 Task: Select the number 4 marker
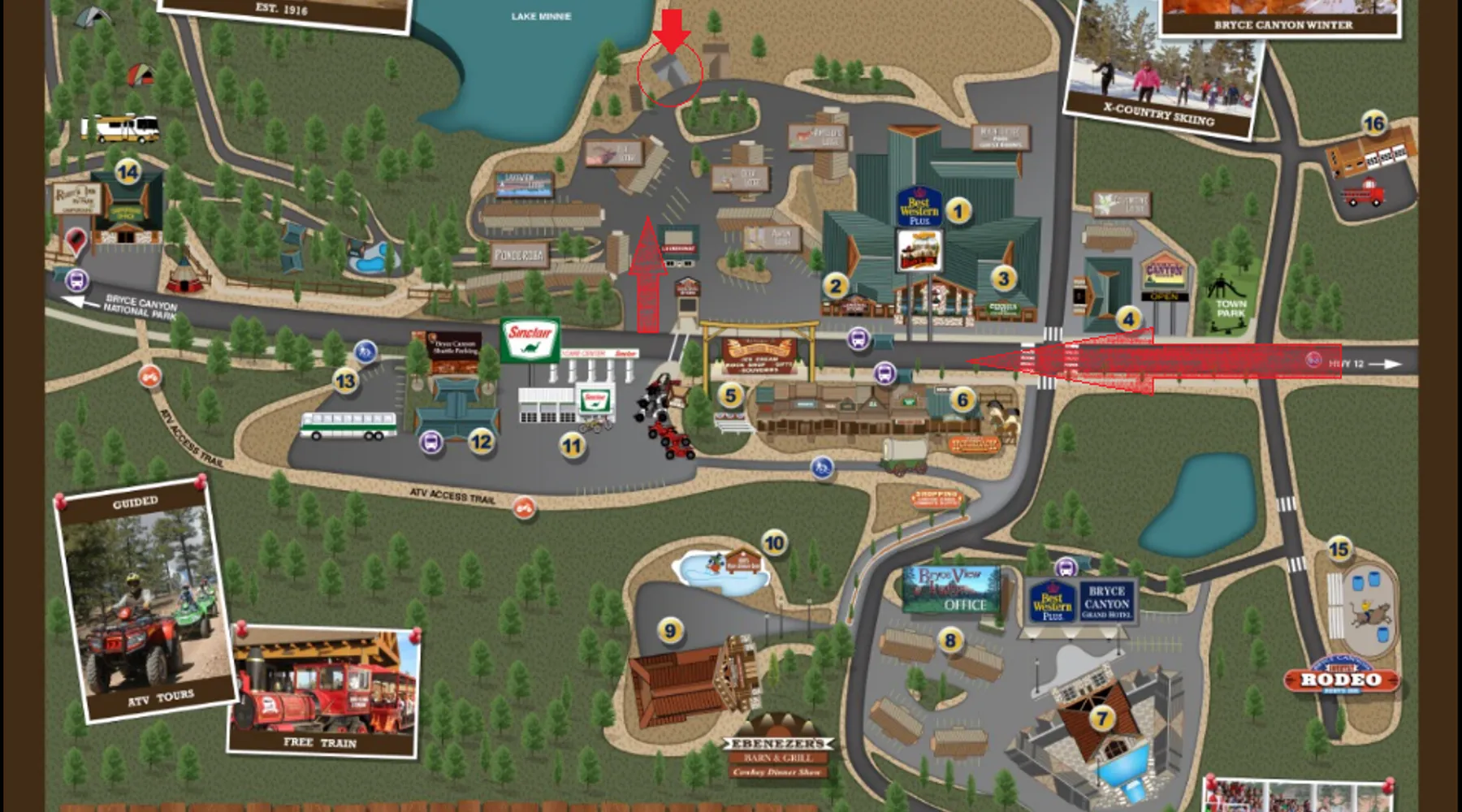tap(1128, 319)
